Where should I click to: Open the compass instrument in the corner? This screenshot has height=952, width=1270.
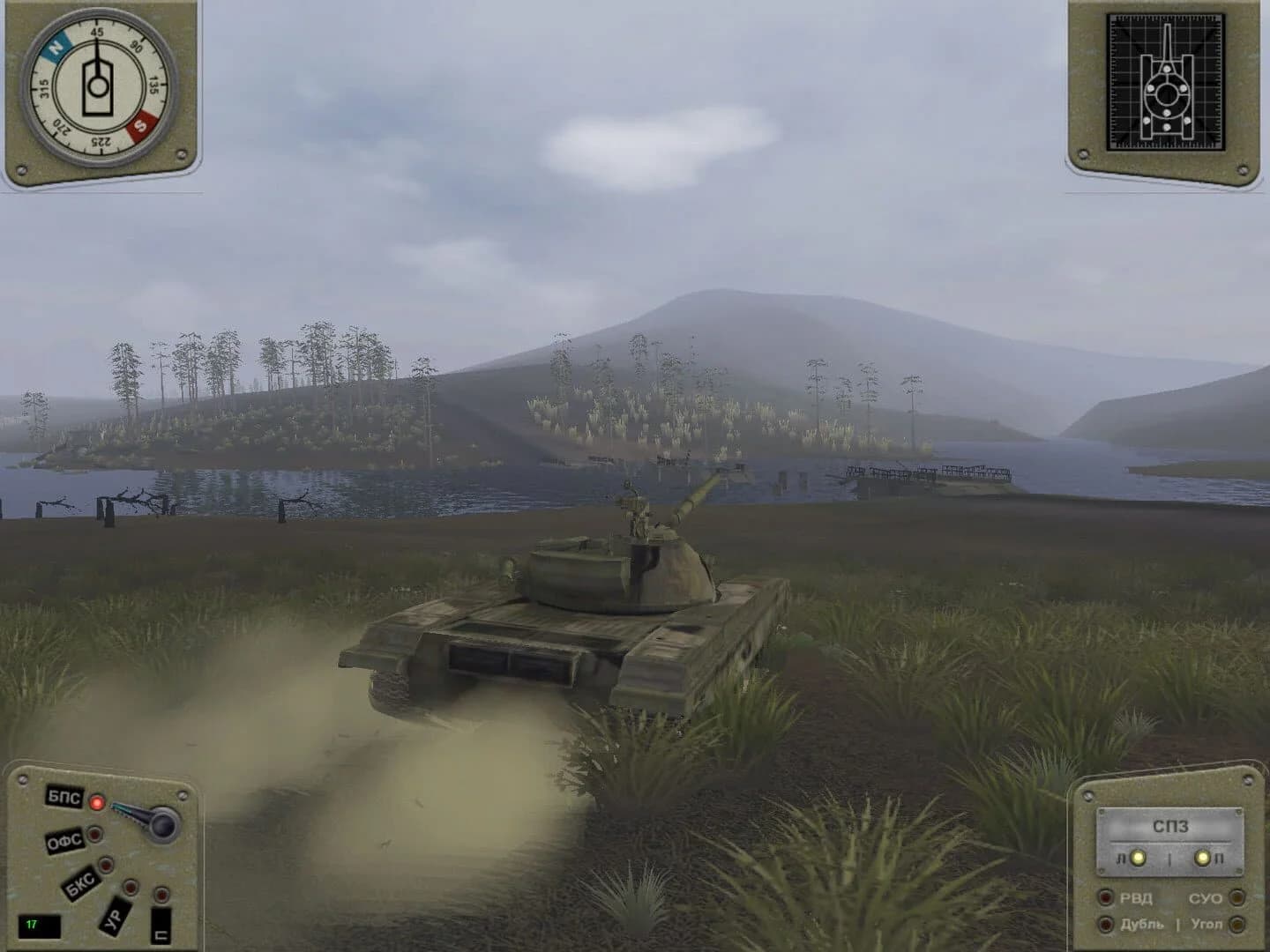pyautogui.click(x=99, y=86)
